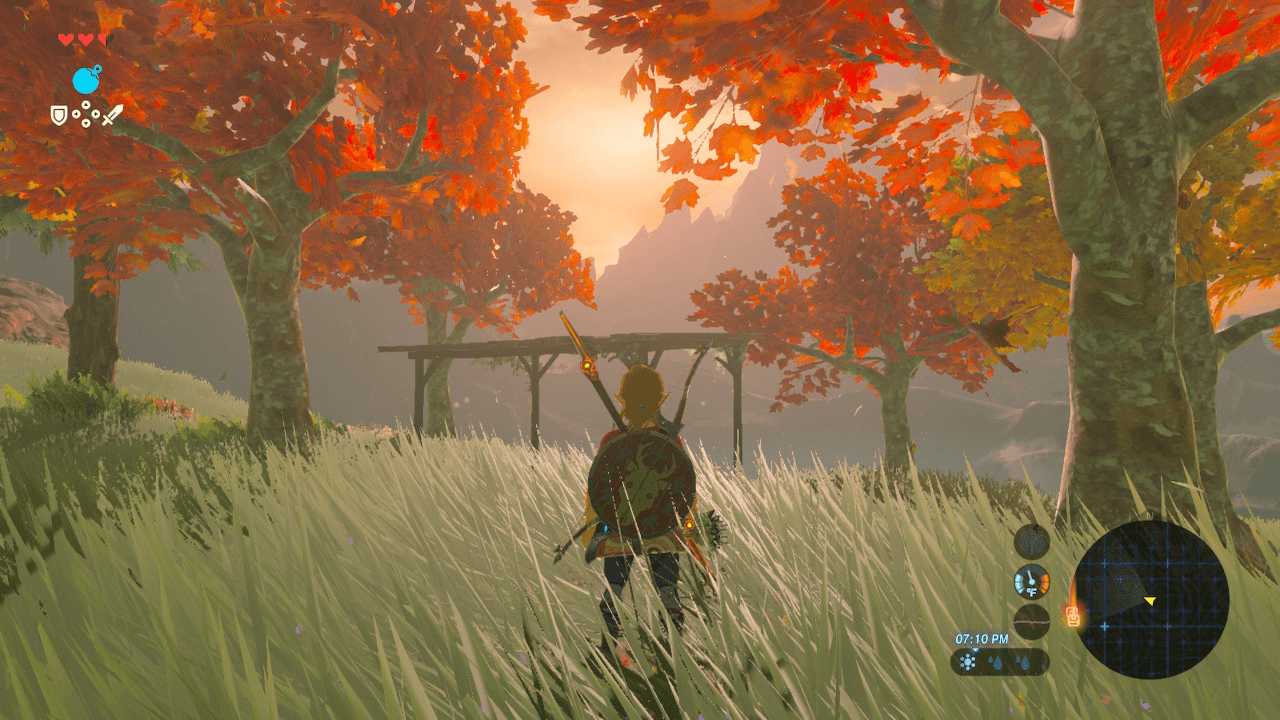Choose the sword weapon icon
Screen dimensions: 1280x720
(x=112, y=115)
